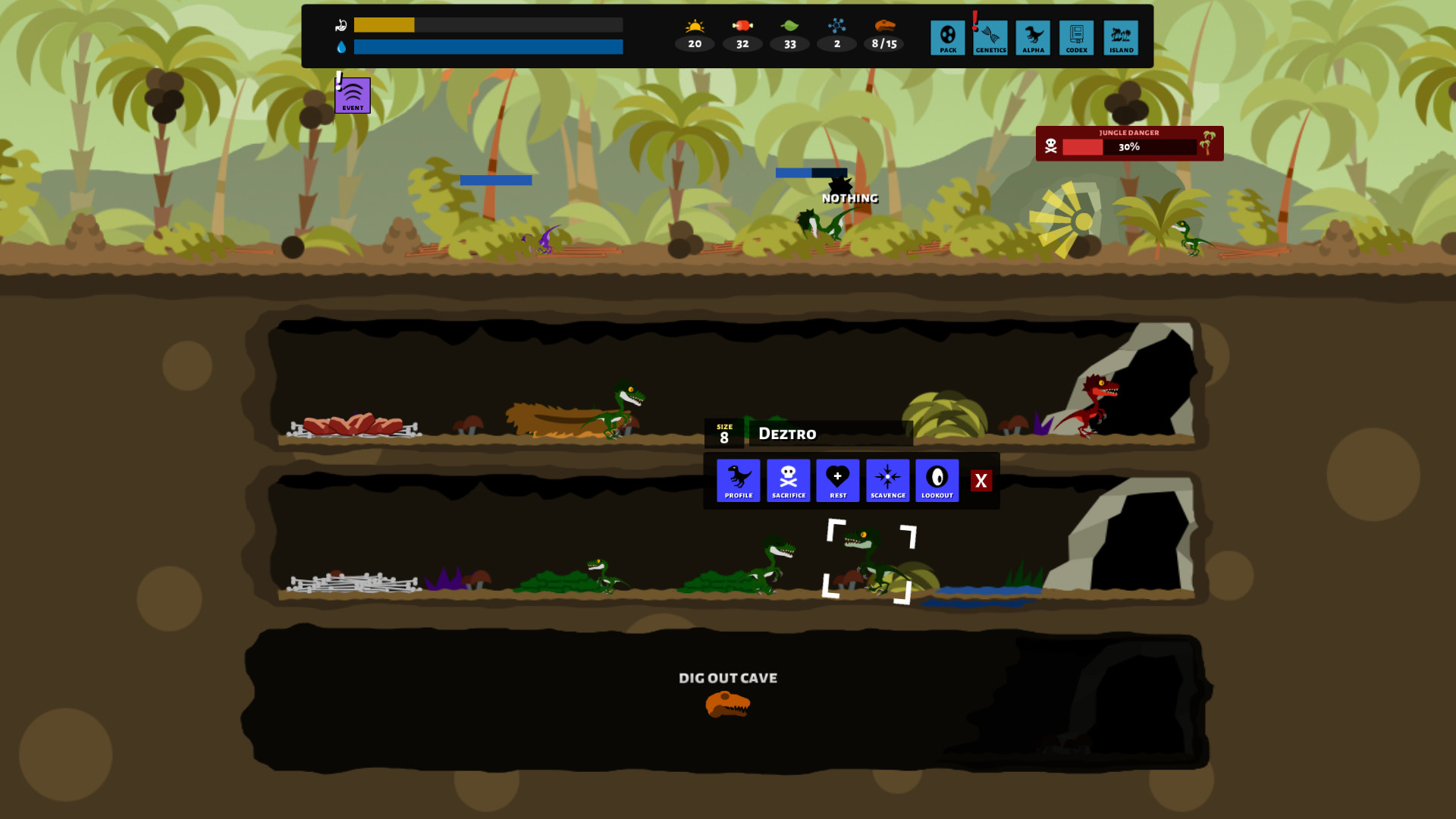
Task: Click the meat resource counter showing 32
Action: click(742, 35)
